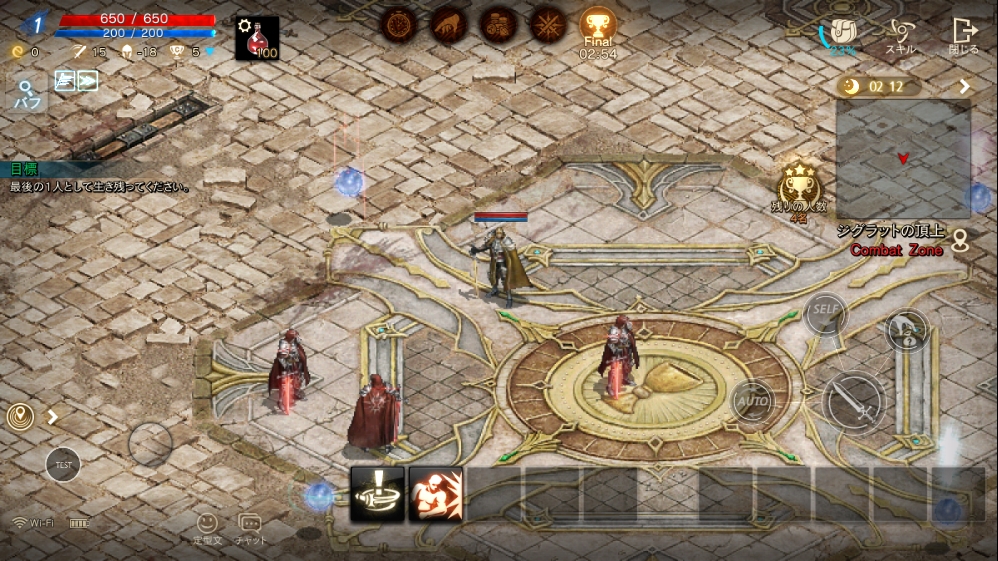The image size is (998, 561).
Task: Expand the arrow beside the night timer
Action: tap(964, 87)
